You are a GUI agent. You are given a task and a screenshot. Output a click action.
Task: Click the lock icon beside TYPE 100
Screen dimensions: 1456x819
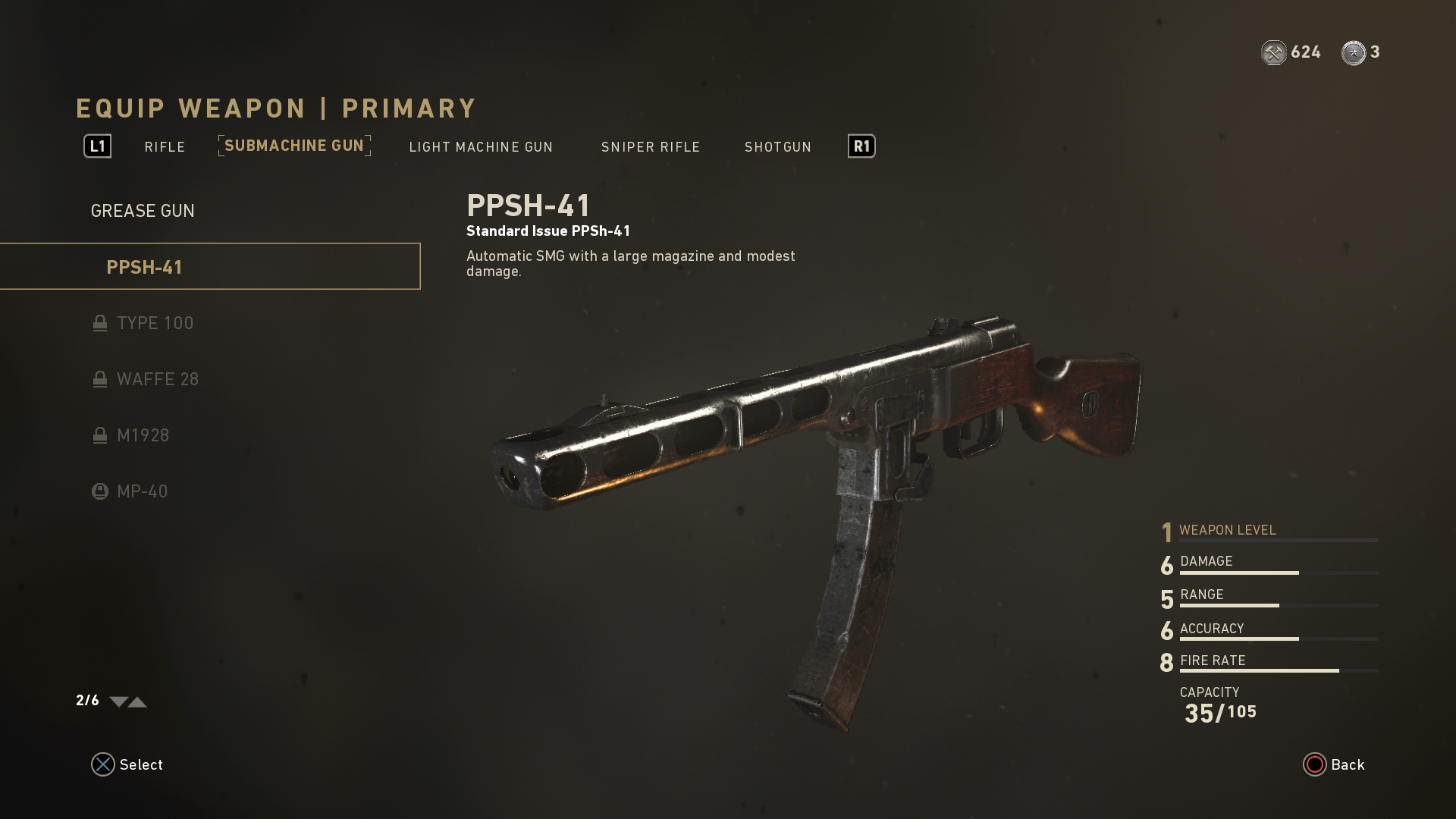click(100, 323)
